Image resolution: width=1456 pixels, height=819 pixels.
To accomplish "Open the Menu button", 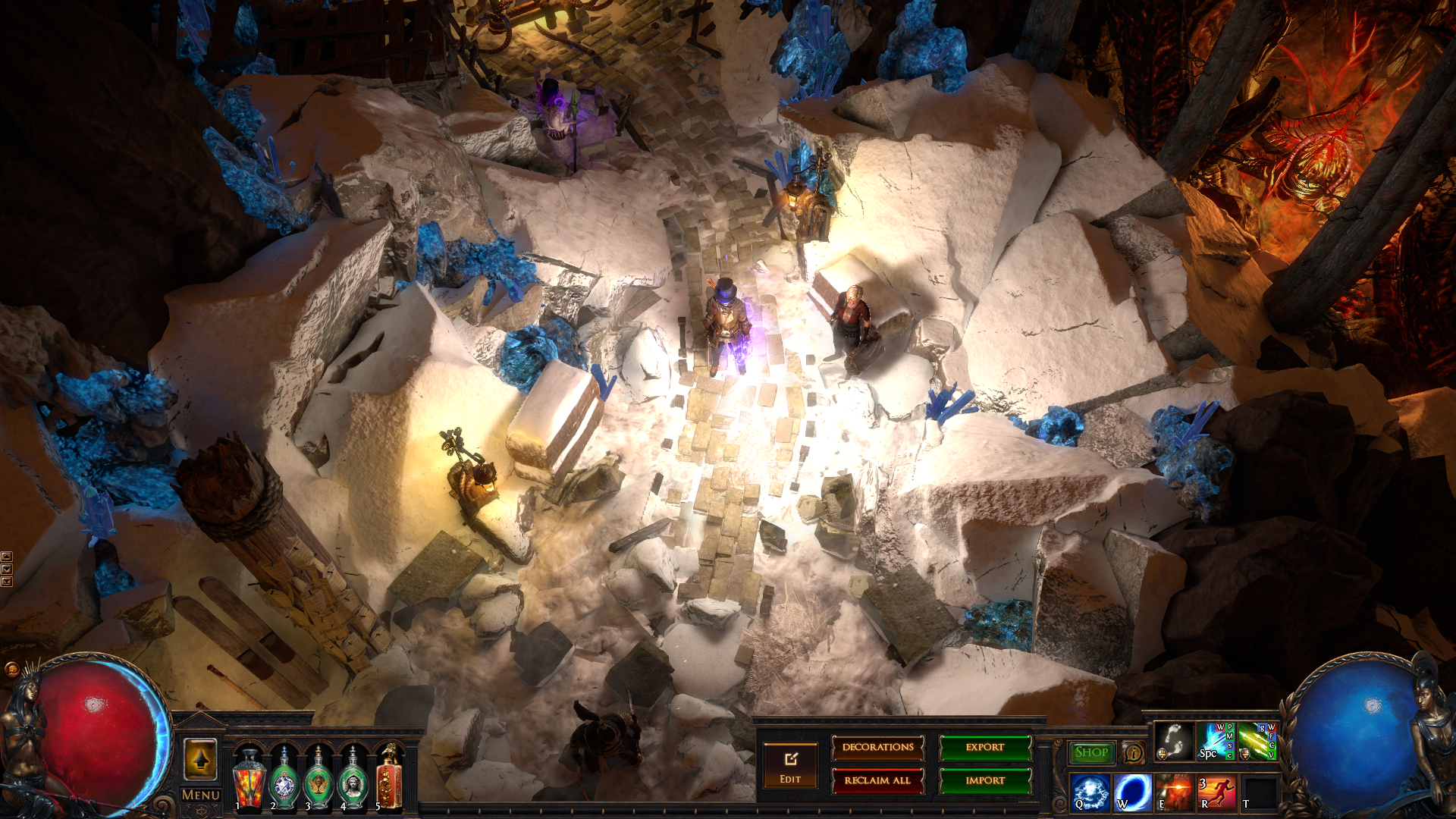I will 201,795.
